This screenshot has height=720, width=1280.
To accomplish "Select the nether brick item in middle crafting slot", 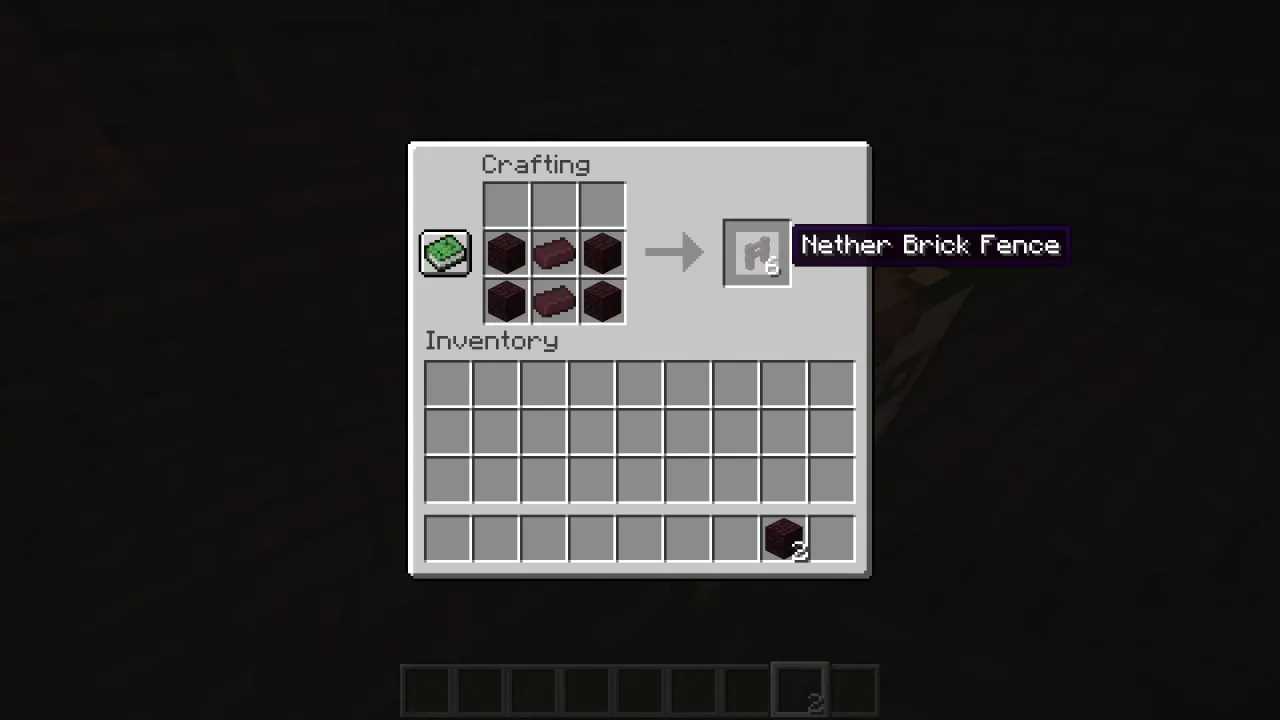I will pyautogui.click(x=553, y=252).
